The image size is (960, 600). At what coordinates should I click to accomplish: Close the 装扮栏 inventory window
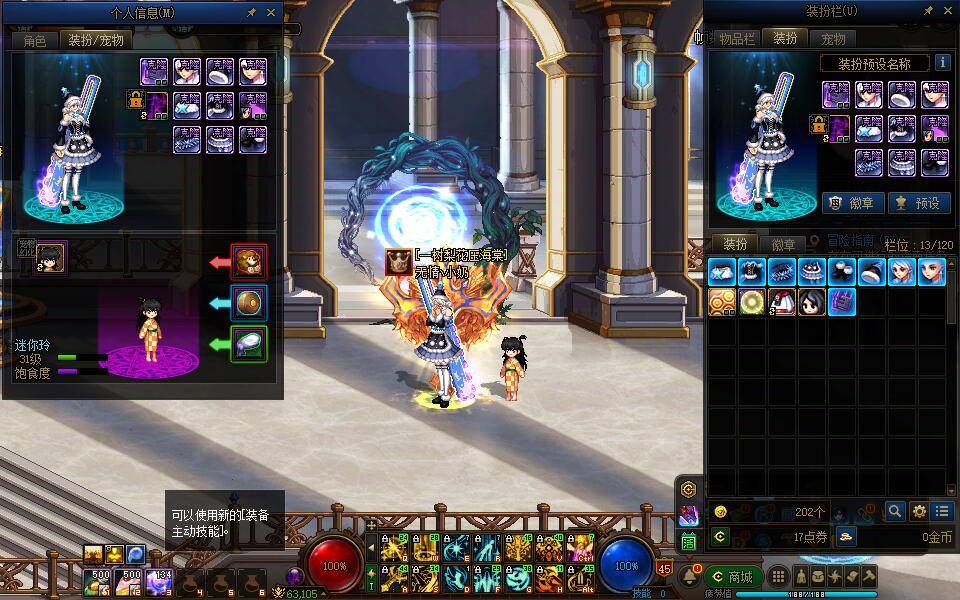click(948, 11)
